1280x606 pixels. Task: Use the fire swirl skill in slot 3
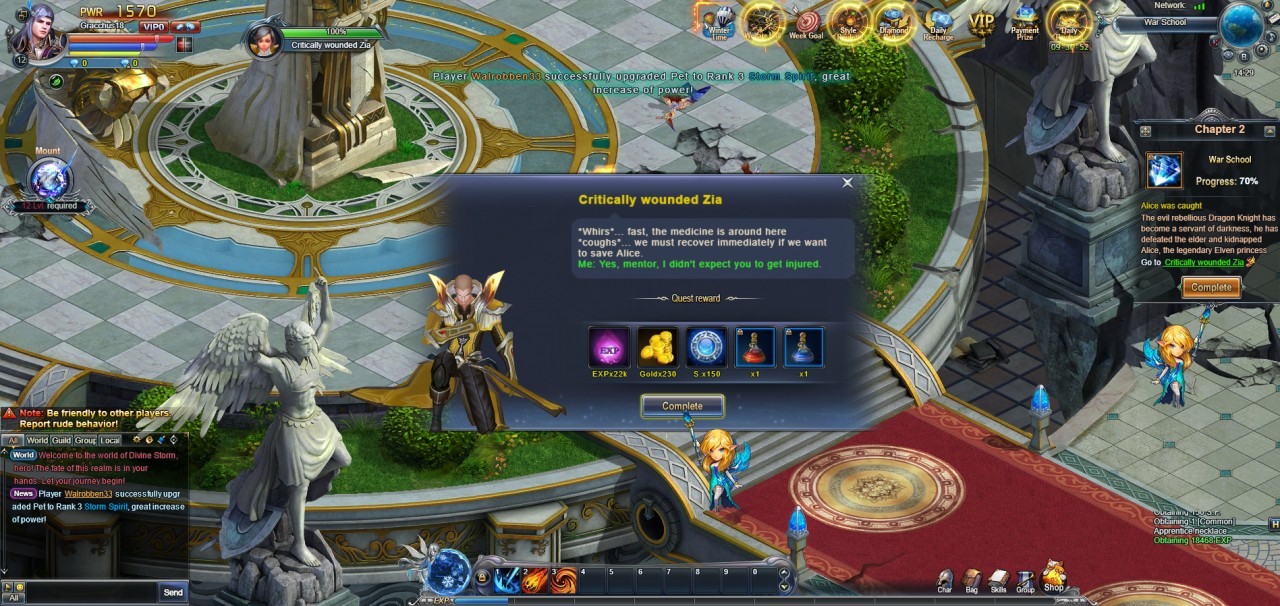point(564,580)
